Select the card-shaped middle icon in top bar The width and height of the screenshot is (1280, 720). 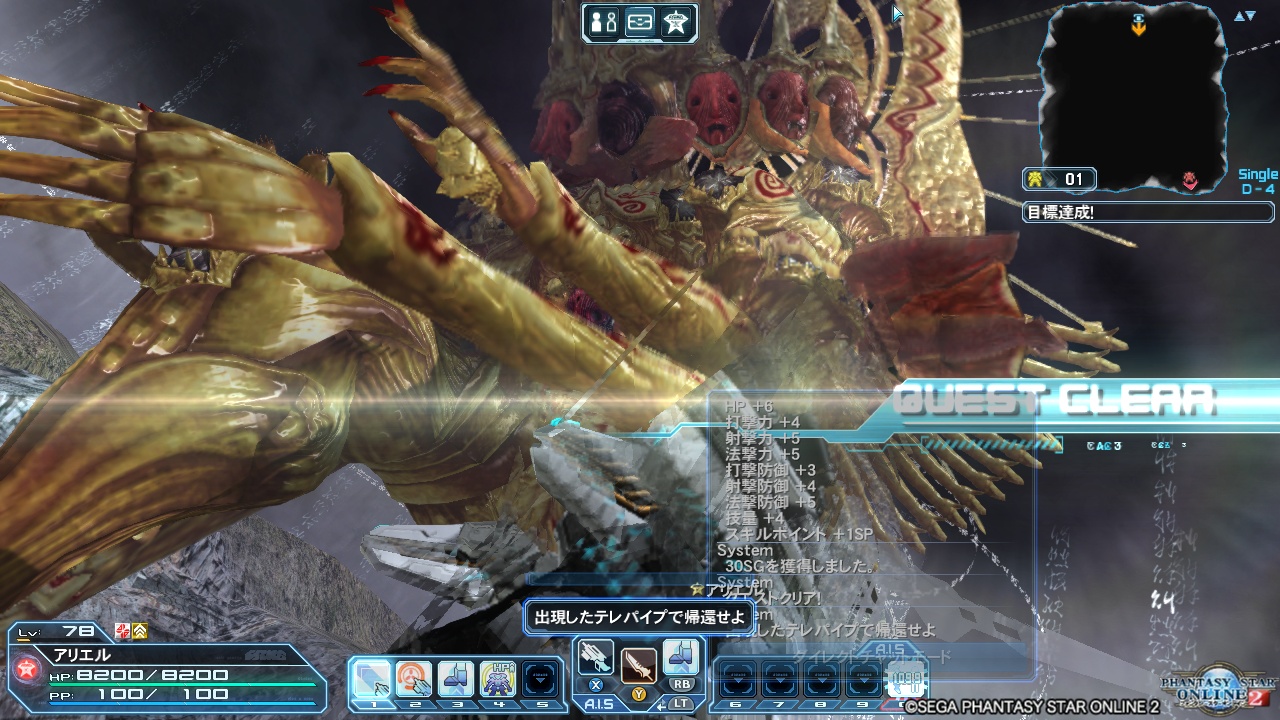pyautogui.click(x=640, y=23)
